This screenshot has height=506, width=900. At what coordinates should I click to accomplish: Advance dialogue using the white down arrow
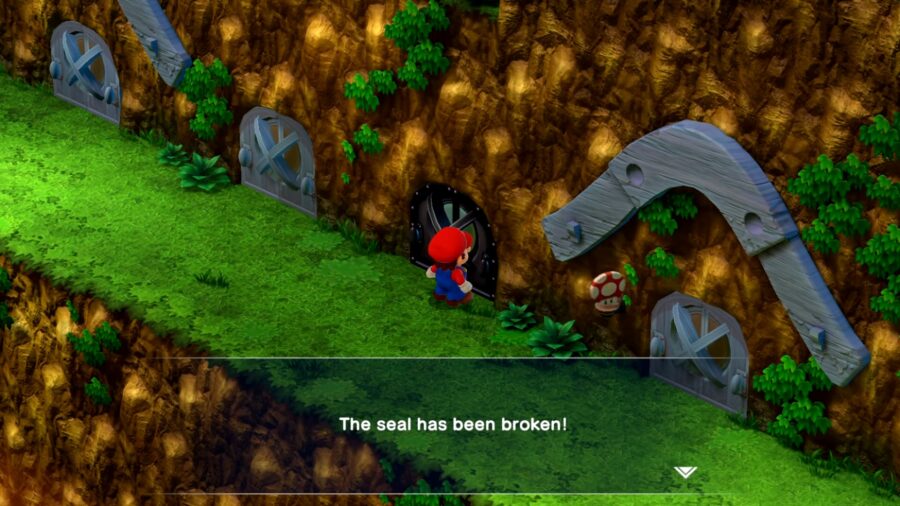pyautogui.click(x=684, y=472)
